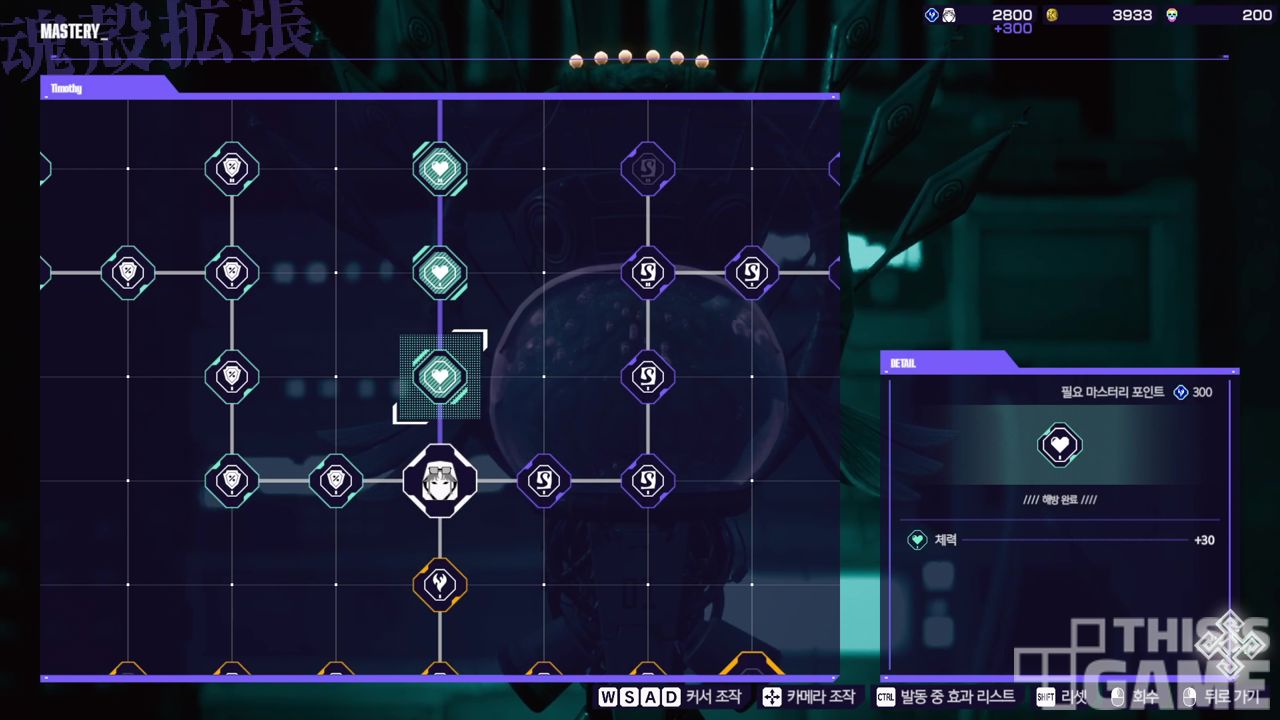Click the heart icon in the Detail panel
This screenshot has height=720, width=1280.
(x=1060, y=444)
